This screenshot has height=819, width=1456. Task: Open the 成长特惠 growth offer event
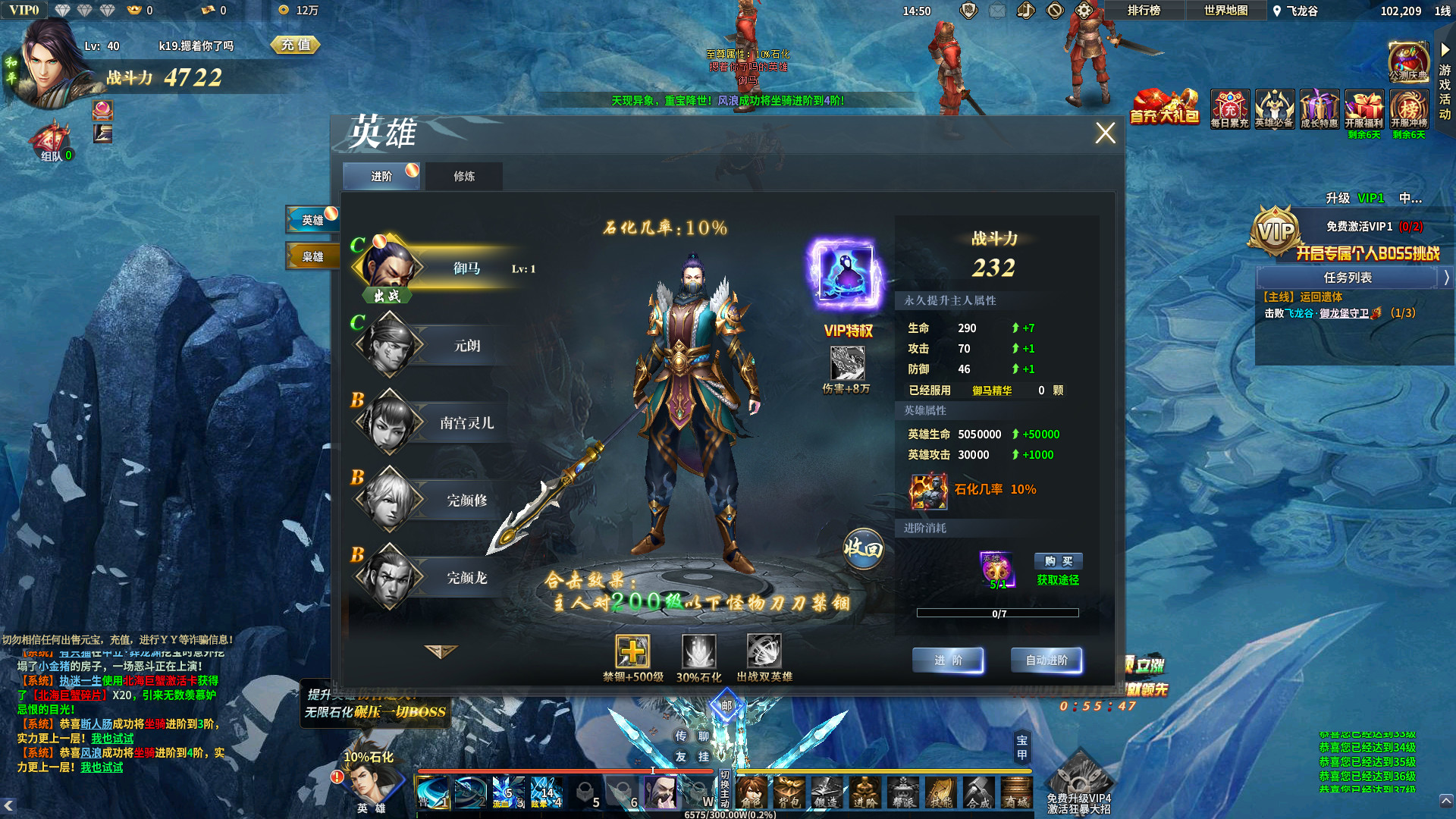[1318, 110]
